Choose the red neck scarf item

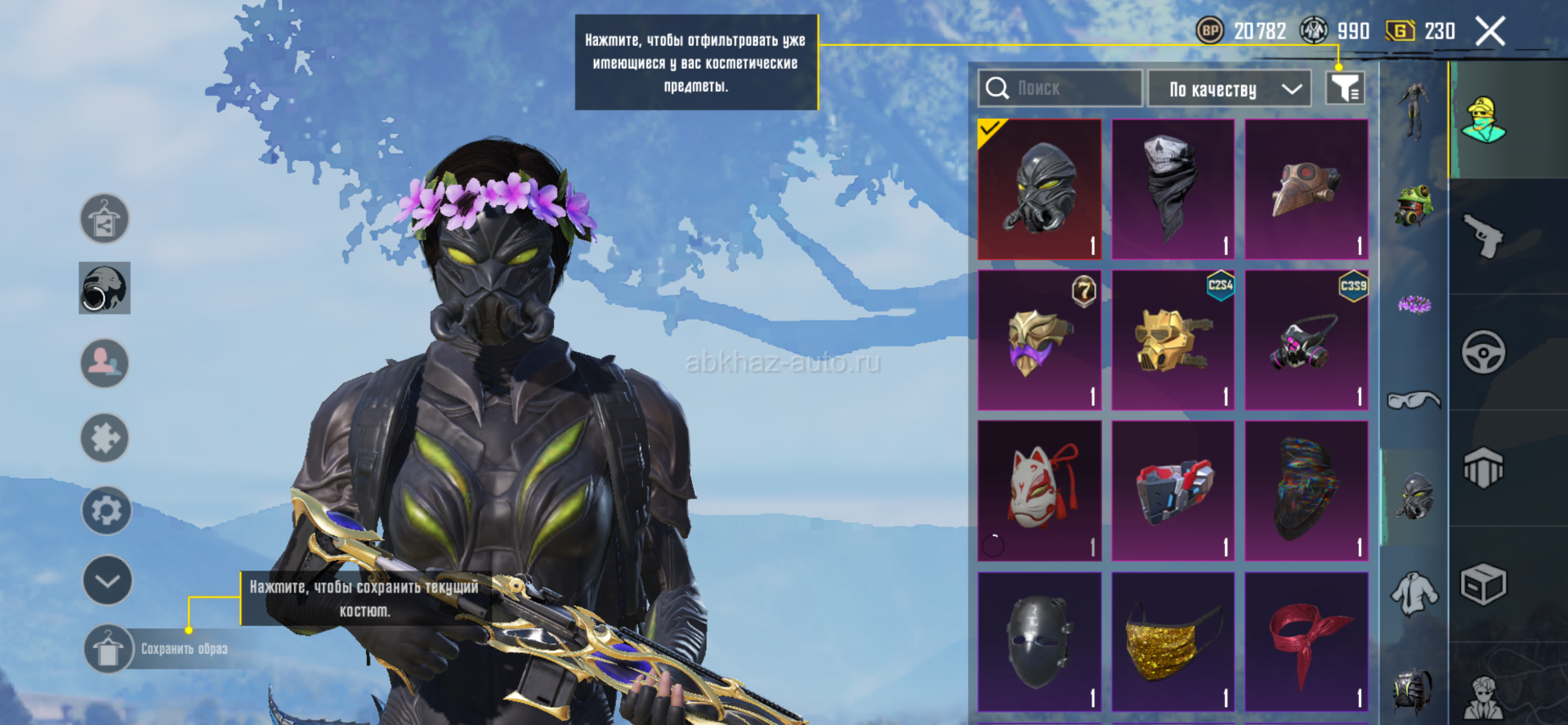[1306, 642]
